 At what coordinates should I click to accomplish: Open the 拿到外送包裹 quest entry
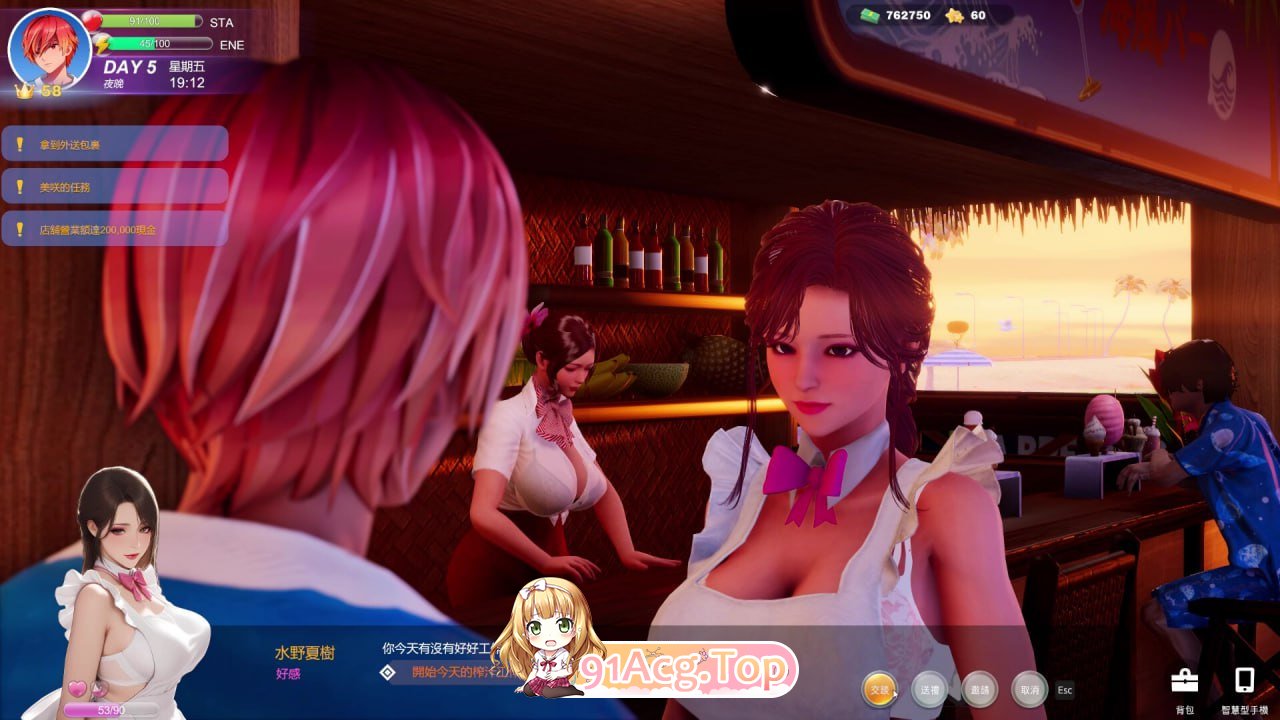click(115, 143)
